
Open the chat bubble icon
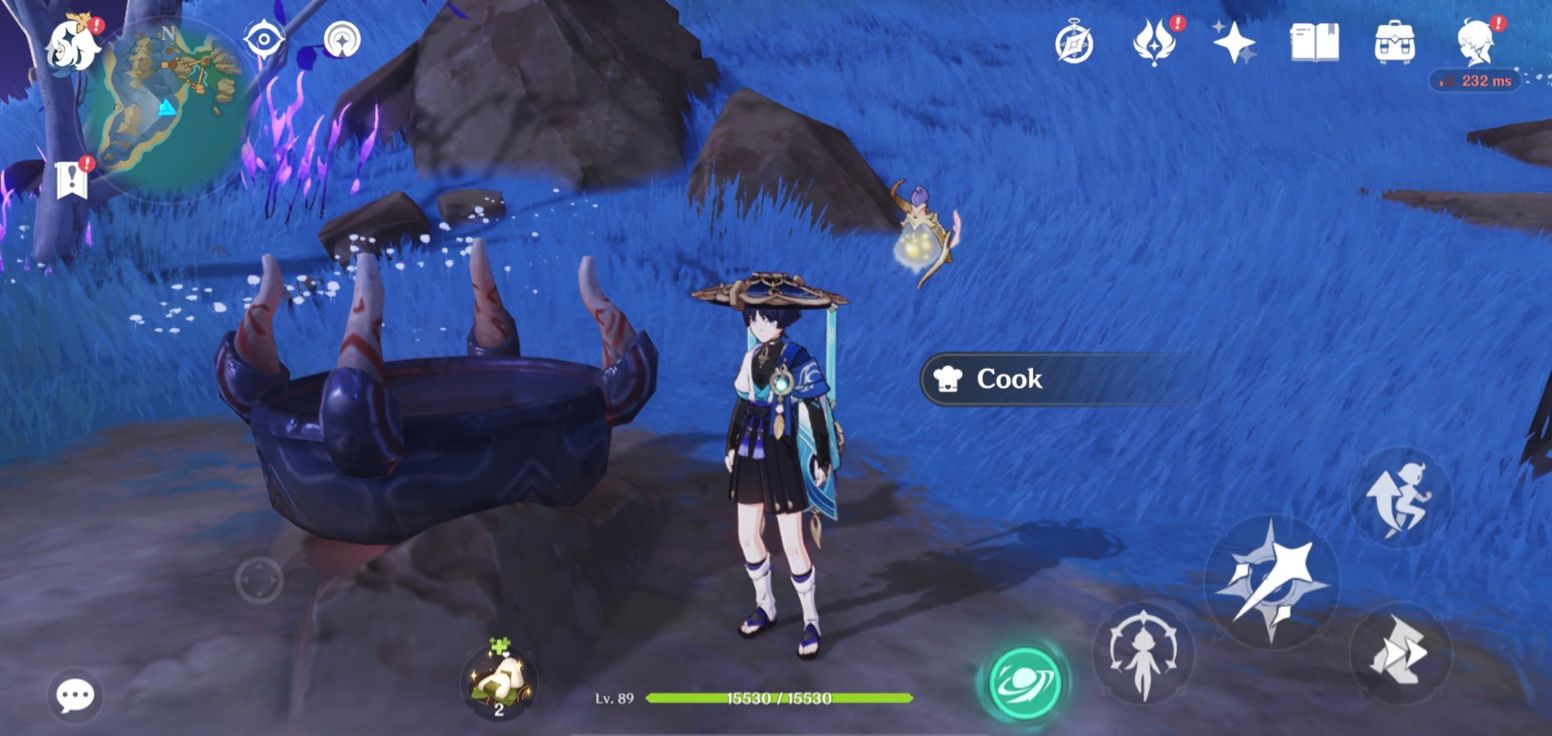point(73,694)
